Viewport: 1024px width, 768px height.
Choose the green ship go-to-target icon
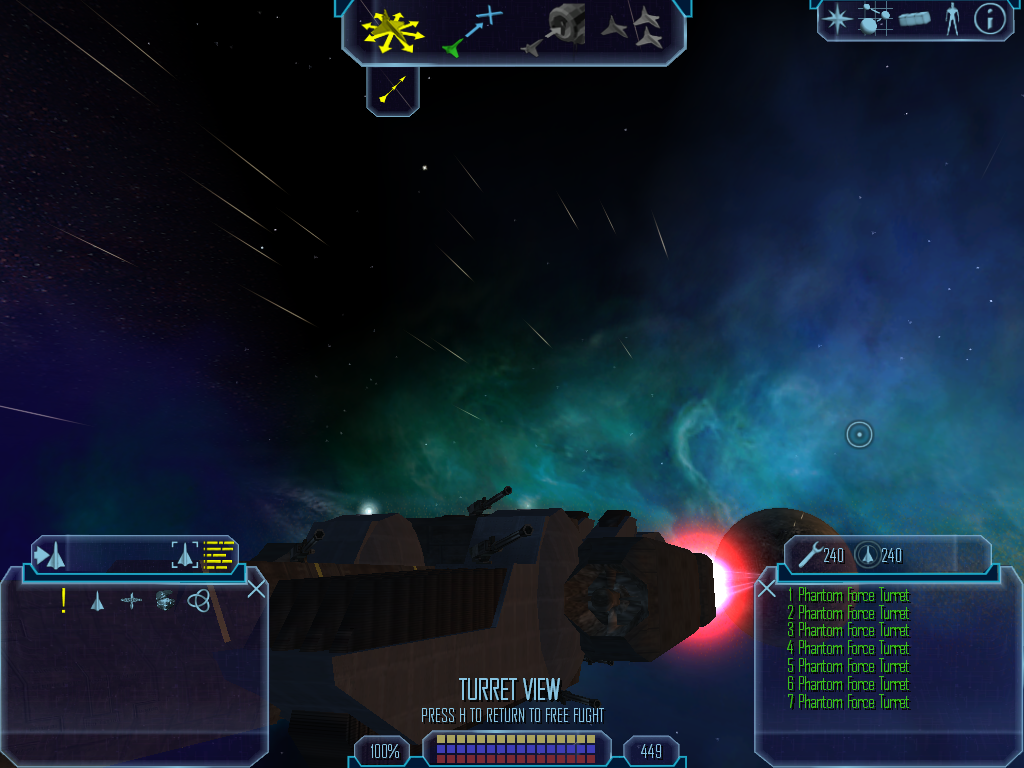471,30
